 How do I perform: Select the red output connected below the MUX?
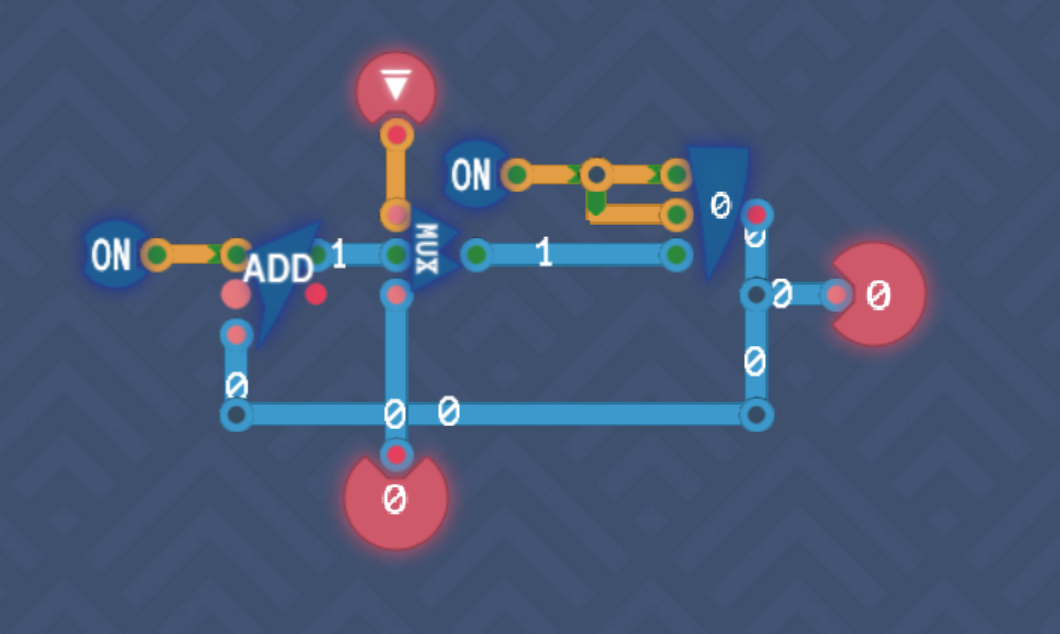(x=395, y=498)
